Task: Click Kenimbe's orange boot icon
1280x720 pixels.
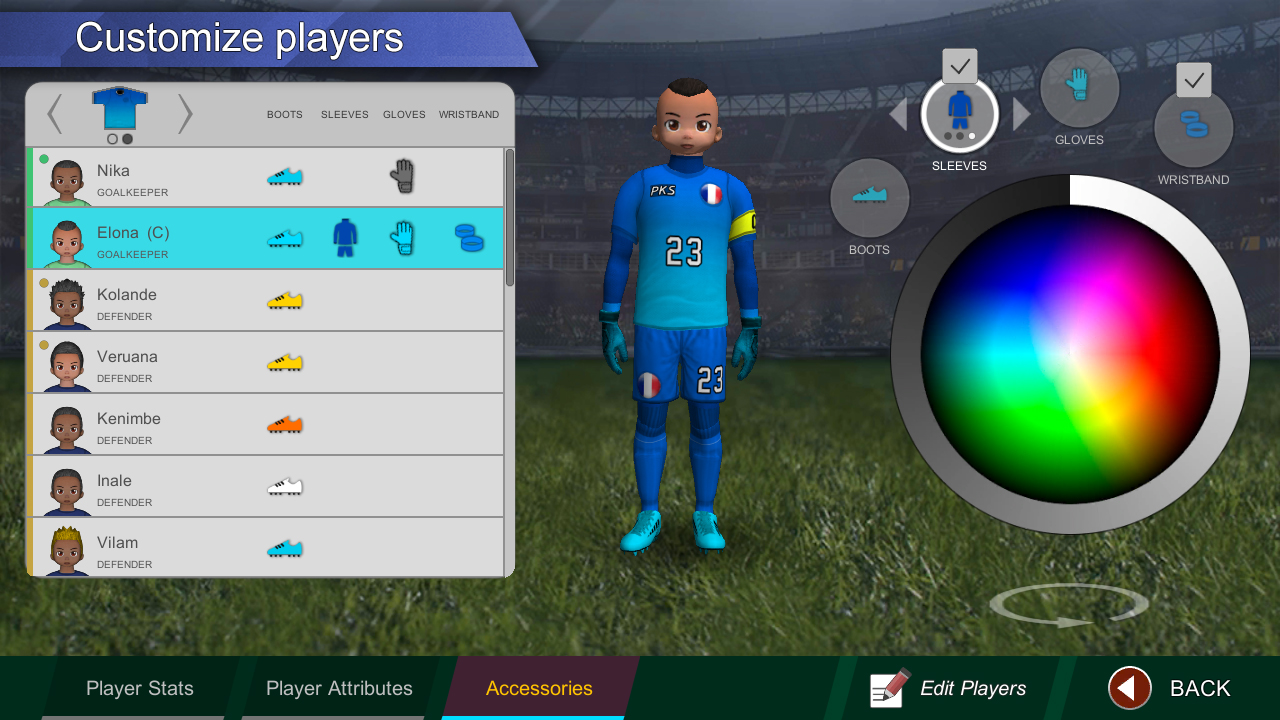Action: point(286,424)
